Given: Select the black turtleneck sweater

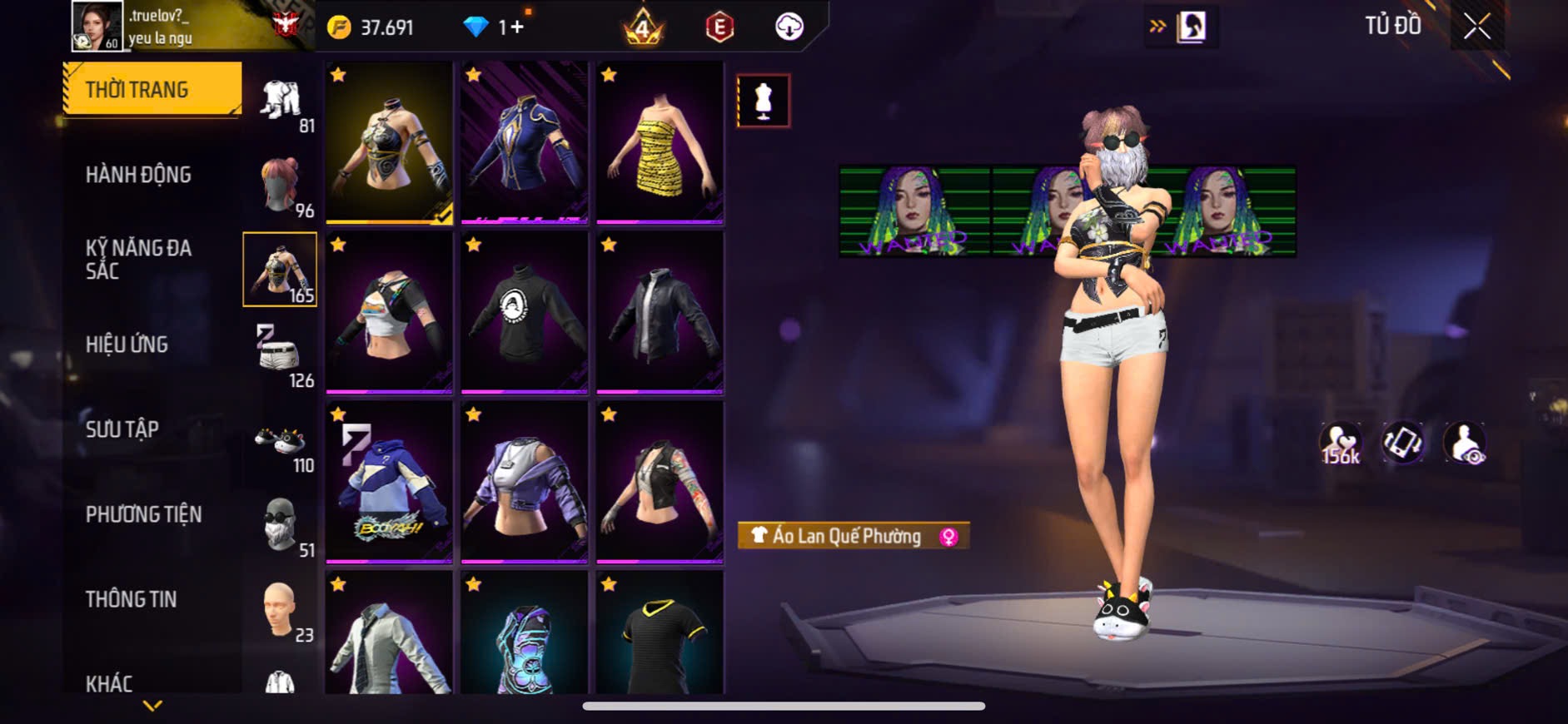Looking at the screenshot, I should (x=524, y=312).
